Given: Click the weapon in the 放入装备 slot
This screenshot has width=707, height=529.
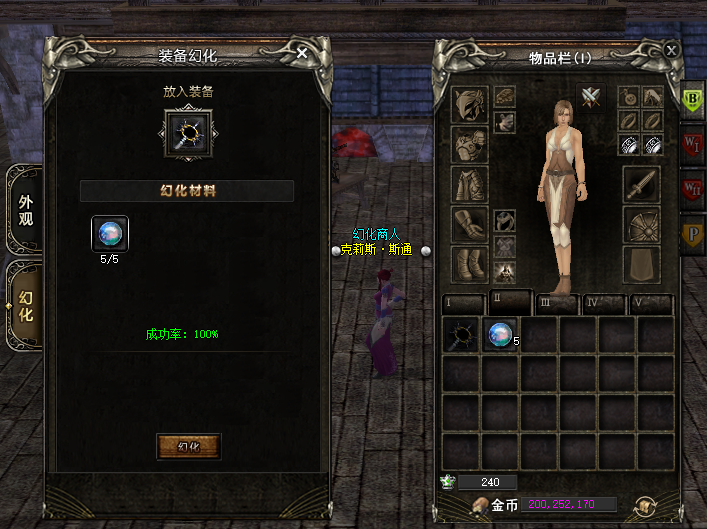Looking at the screenshot, I should (x=188, y=132).
